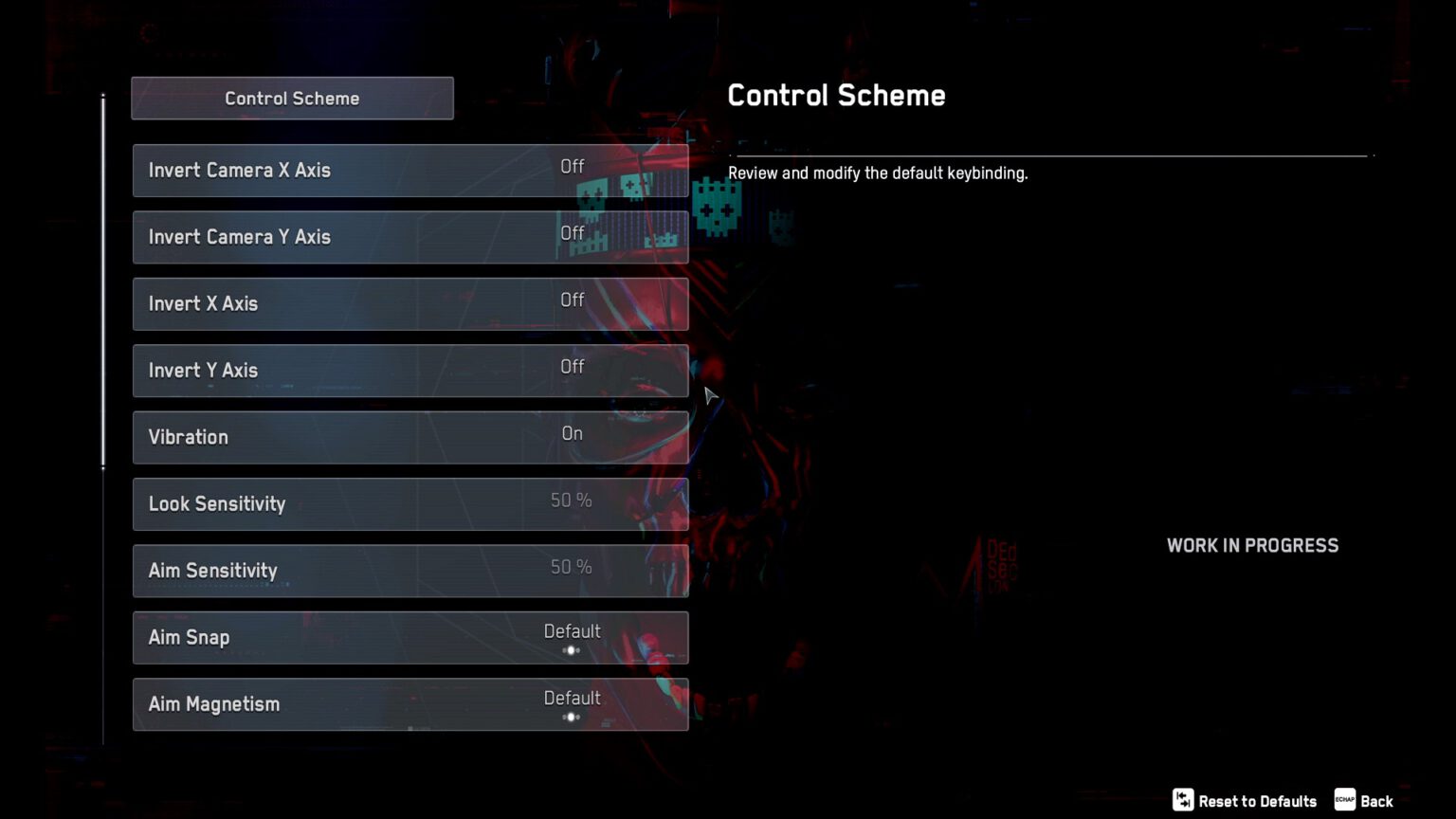The image size is (1456, 819).
Task: Open the Aim Magnetism Default selector
Action: pos(573,698)
